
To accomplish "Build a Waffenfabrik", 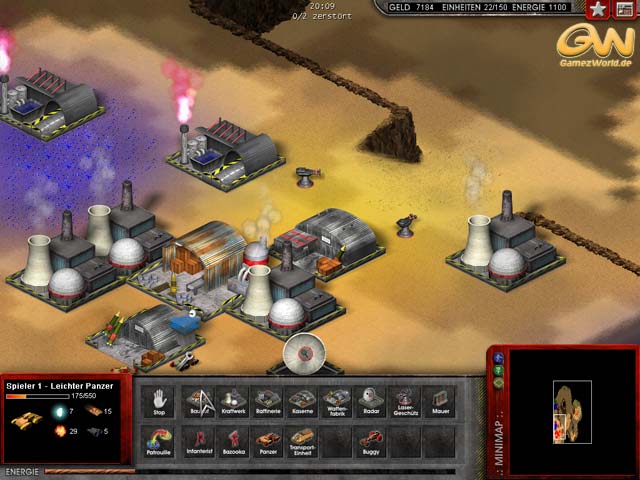I will [x=336, y=402].
